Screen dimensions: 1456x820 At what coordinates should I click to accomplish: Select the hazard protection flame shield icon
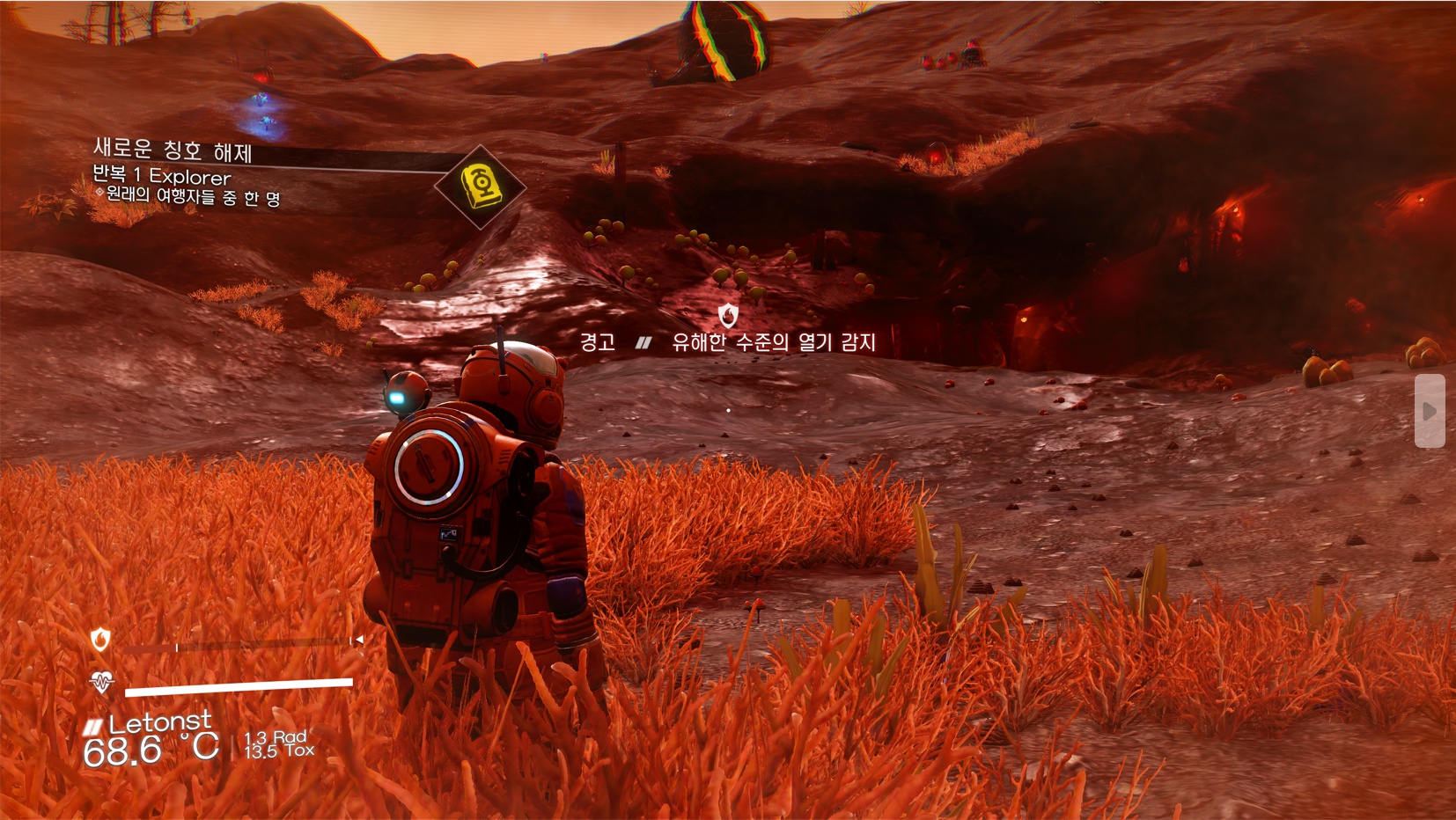(x=100, y=640)
